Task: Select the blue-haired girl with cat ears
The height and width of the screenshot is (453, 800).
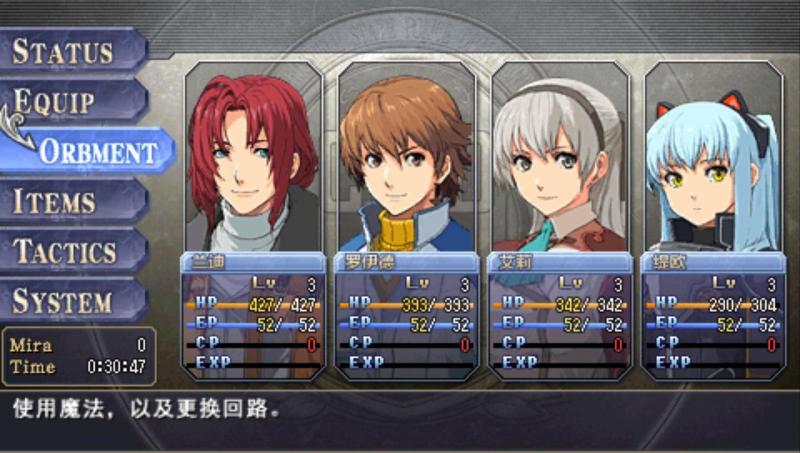Action: (713, 220)
